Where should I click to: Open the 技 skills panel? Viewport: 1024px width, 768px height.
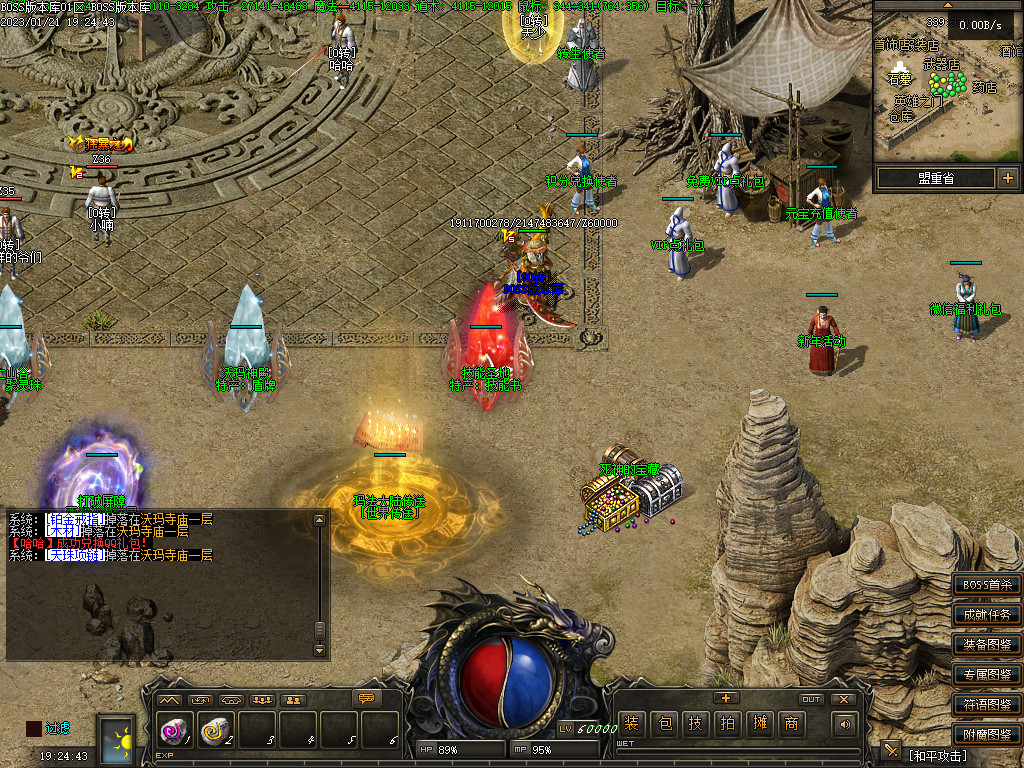click(x=695, y=724)
